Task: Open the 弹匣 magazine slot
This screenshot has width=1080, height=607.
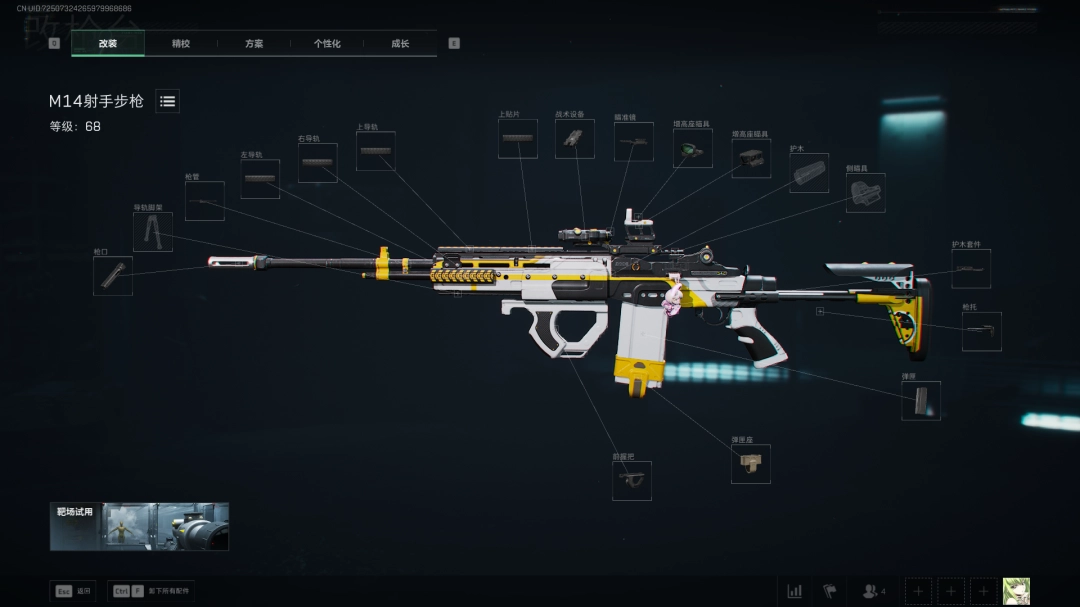Action: 921,400
